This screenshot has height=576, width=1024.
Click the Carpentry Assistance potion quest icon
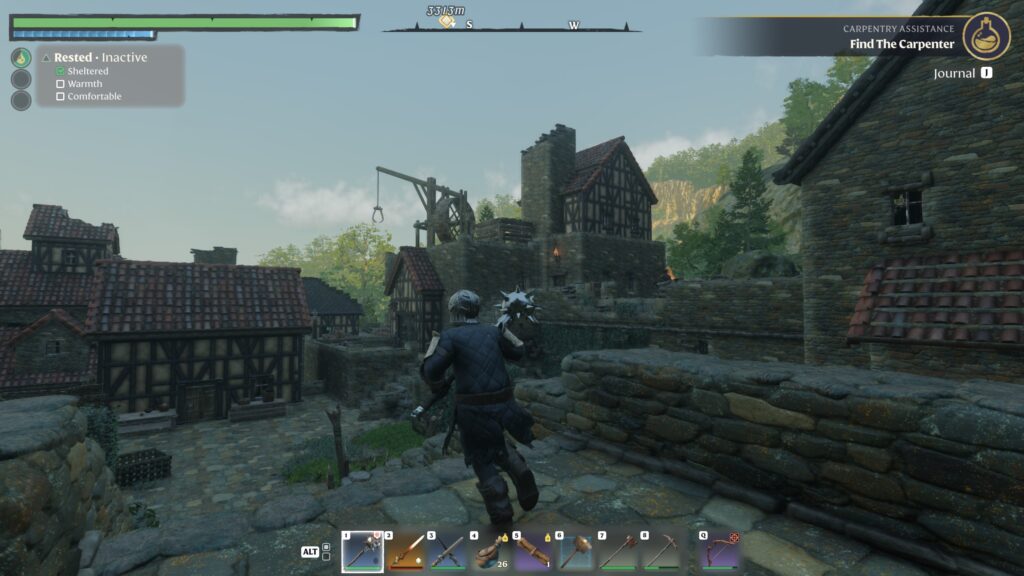pos(986,36)
